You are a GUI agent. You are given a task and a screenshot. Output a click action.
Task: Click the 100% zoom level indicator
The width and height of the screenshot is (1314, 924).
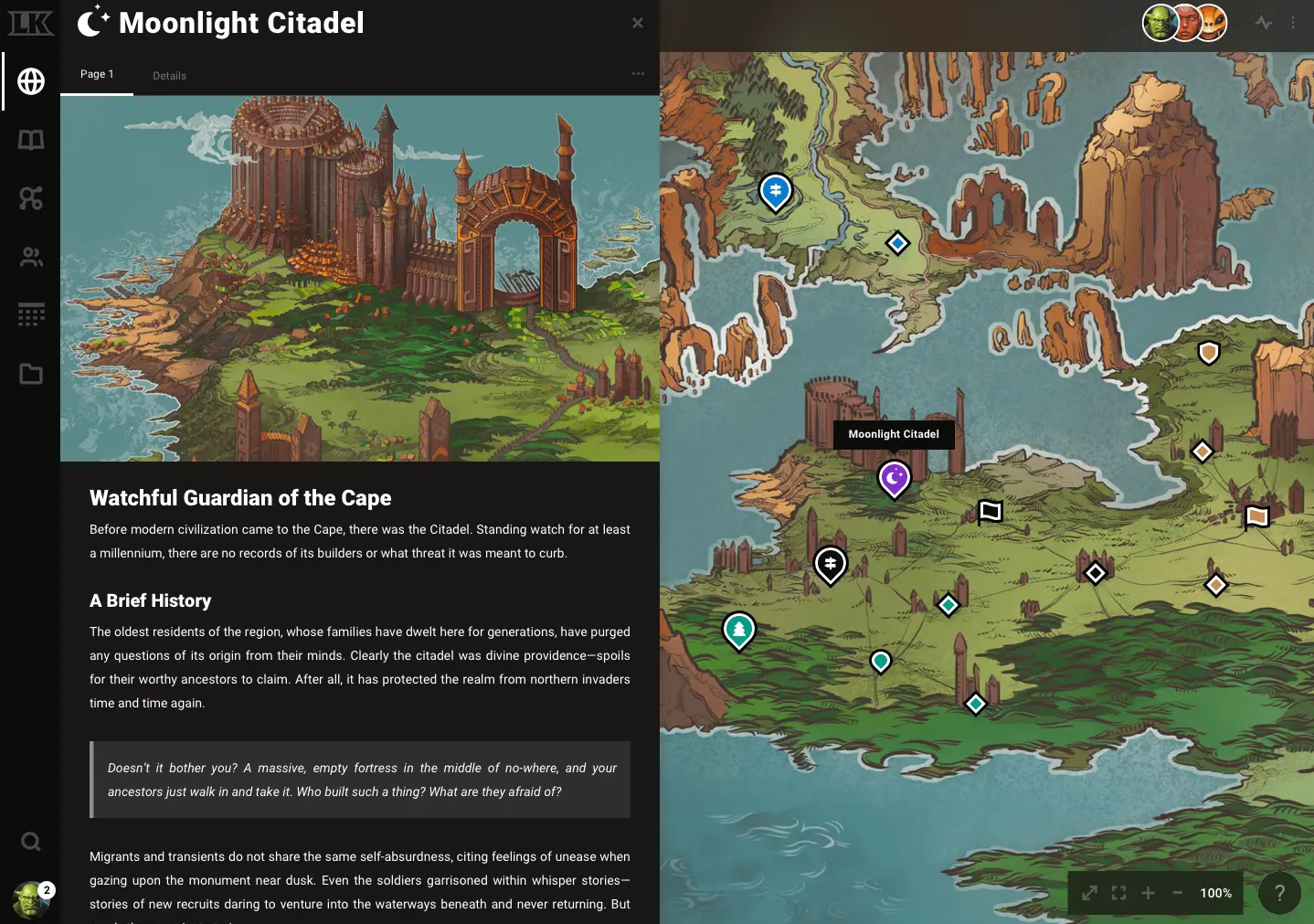pos(1215,893)
